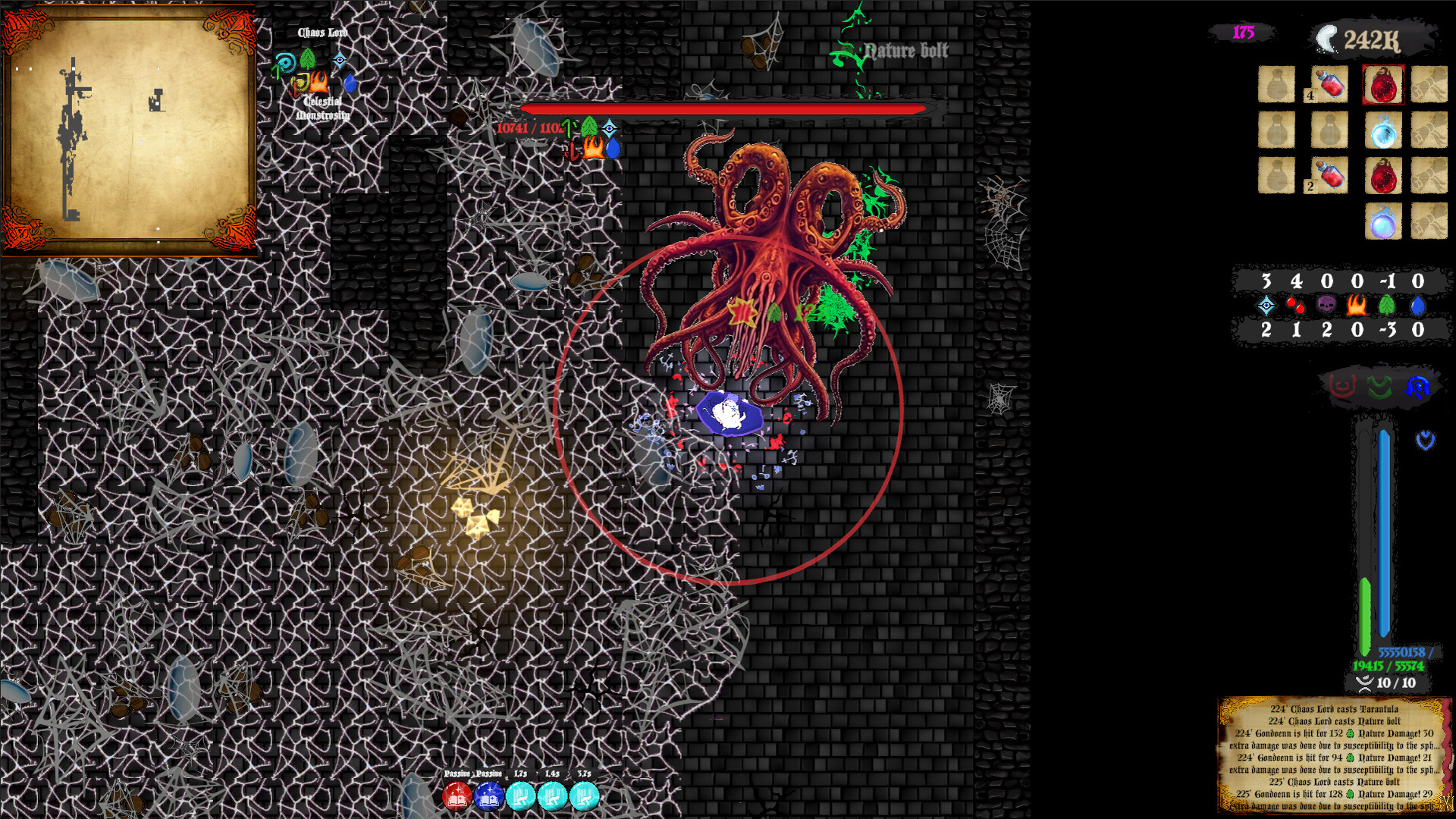
Task: Select the blue ice orb item
Action: point(1384,131)
